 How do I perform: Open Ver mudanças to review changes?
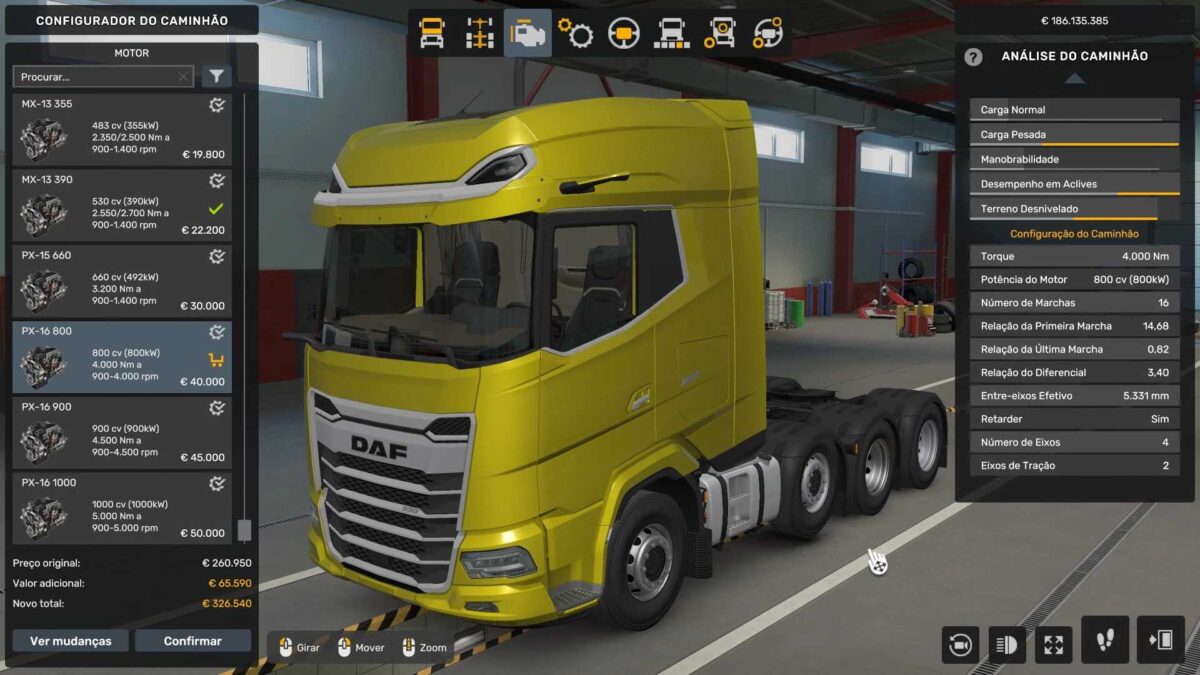tap(70, 641)
